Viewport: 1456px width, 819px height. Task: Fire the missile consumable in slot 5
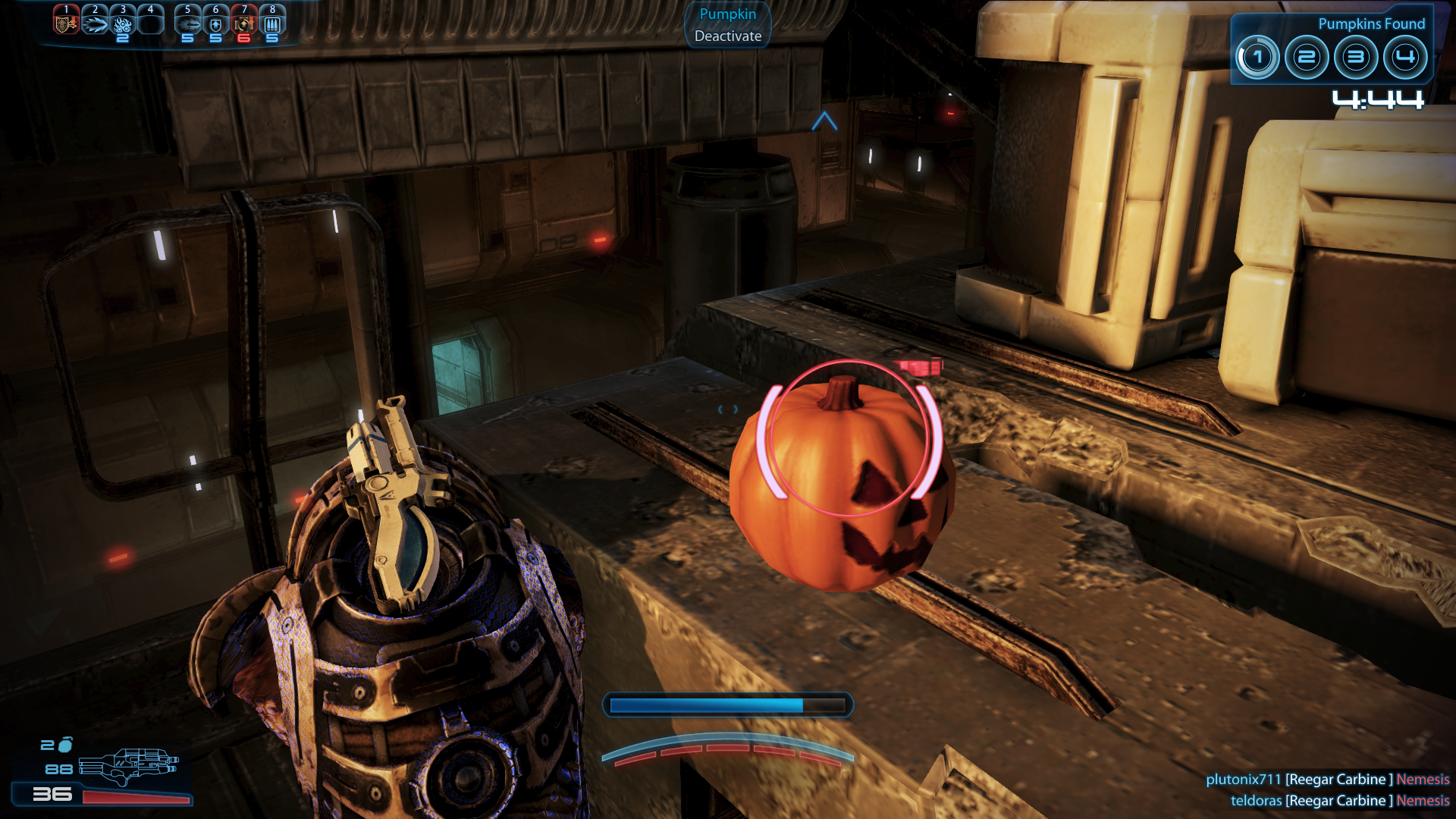(x=188, y=24)
